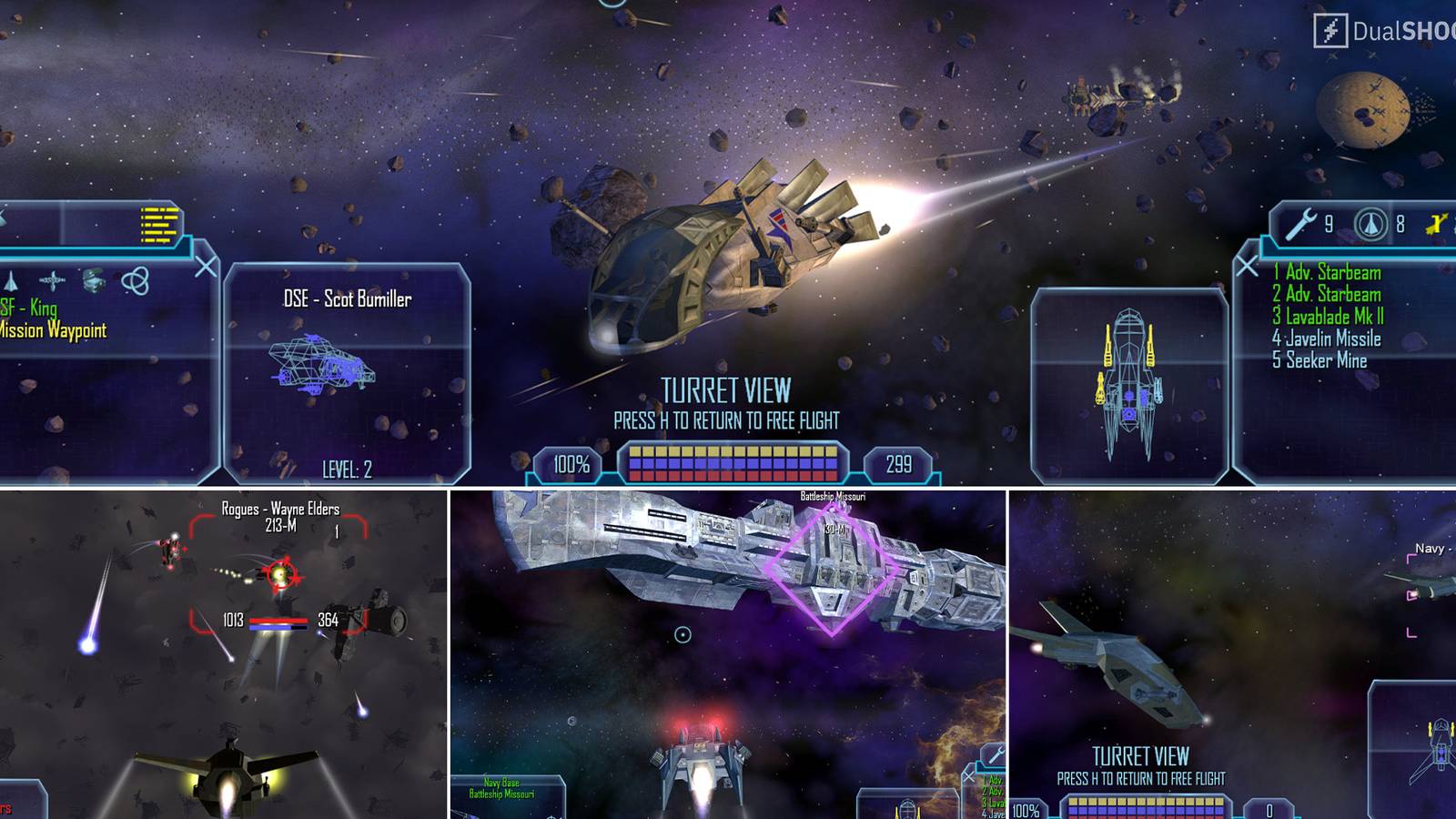Click the escape pod counter icon
Image resolution: width=1456 pixels, height=819 pixels.
click(1371, 224)
